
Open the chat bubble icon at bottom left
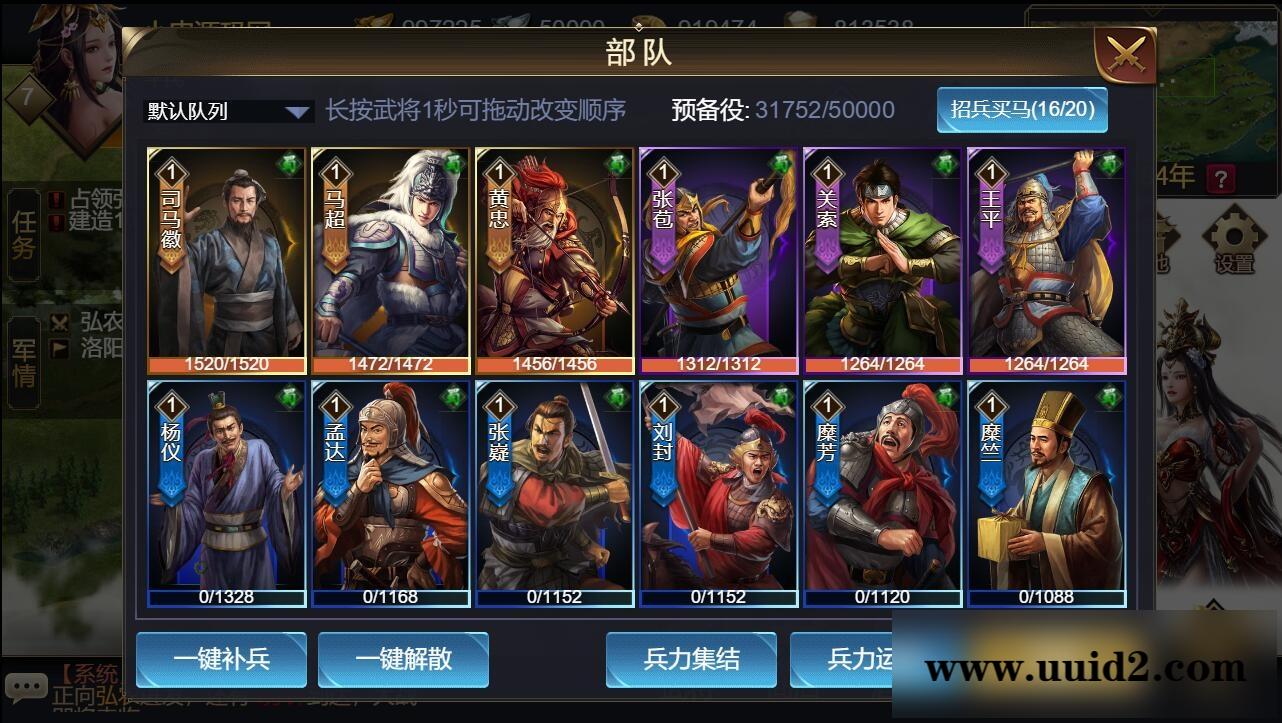[x=27, y=685]
